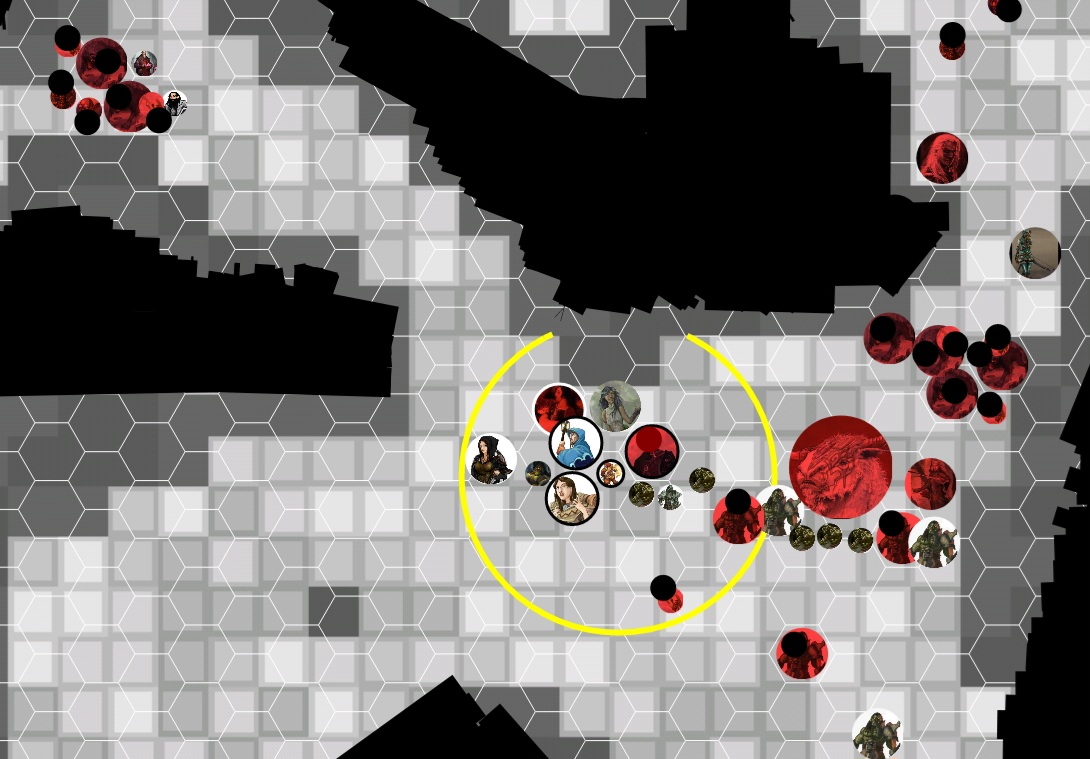Image resolution: width=1090 pixels, height=759 pixels.
Task: Select the black-bearded dwarf token
Action: pyautogui.click(x=175, y=104)
